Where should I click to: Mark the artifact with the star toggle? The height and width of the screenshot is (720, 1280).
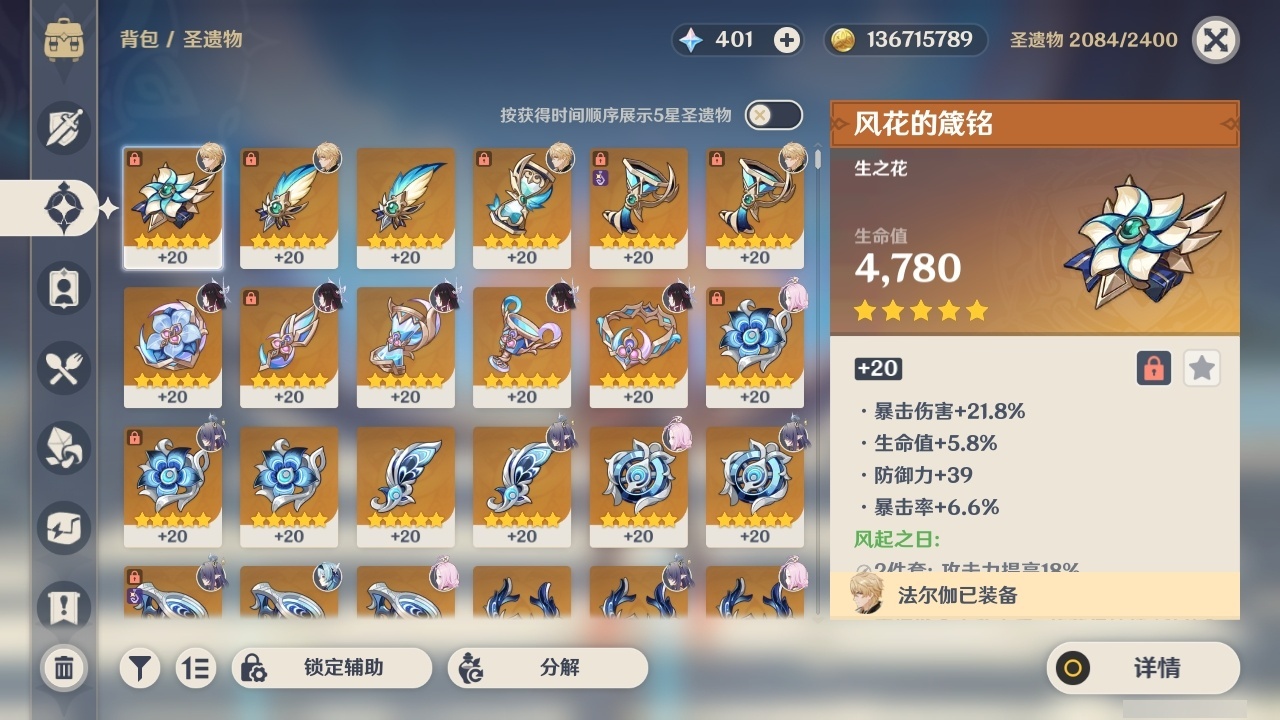1201,368
